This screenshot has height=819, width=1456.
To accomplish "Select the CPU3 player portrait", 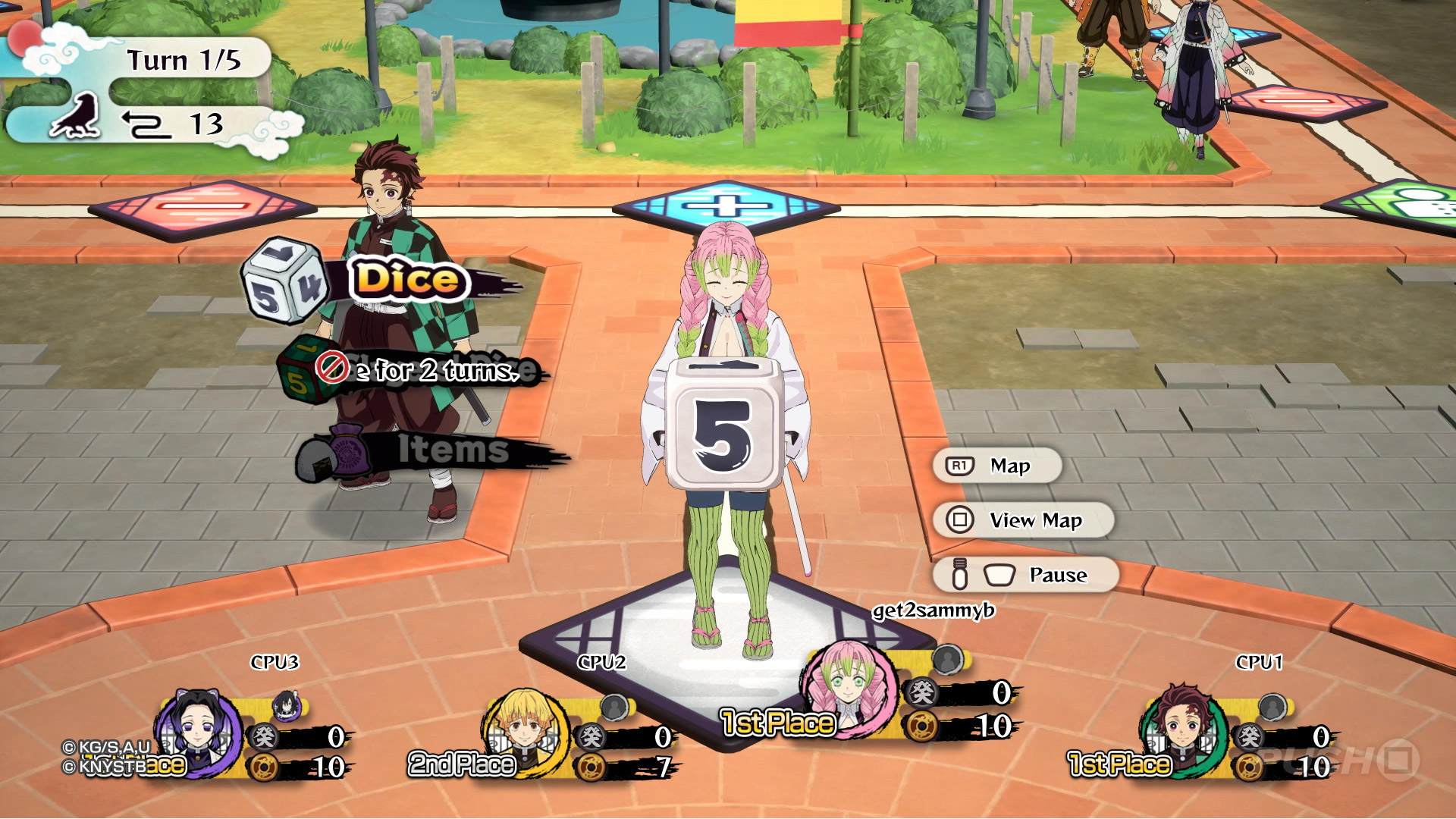I will point(199,733).
